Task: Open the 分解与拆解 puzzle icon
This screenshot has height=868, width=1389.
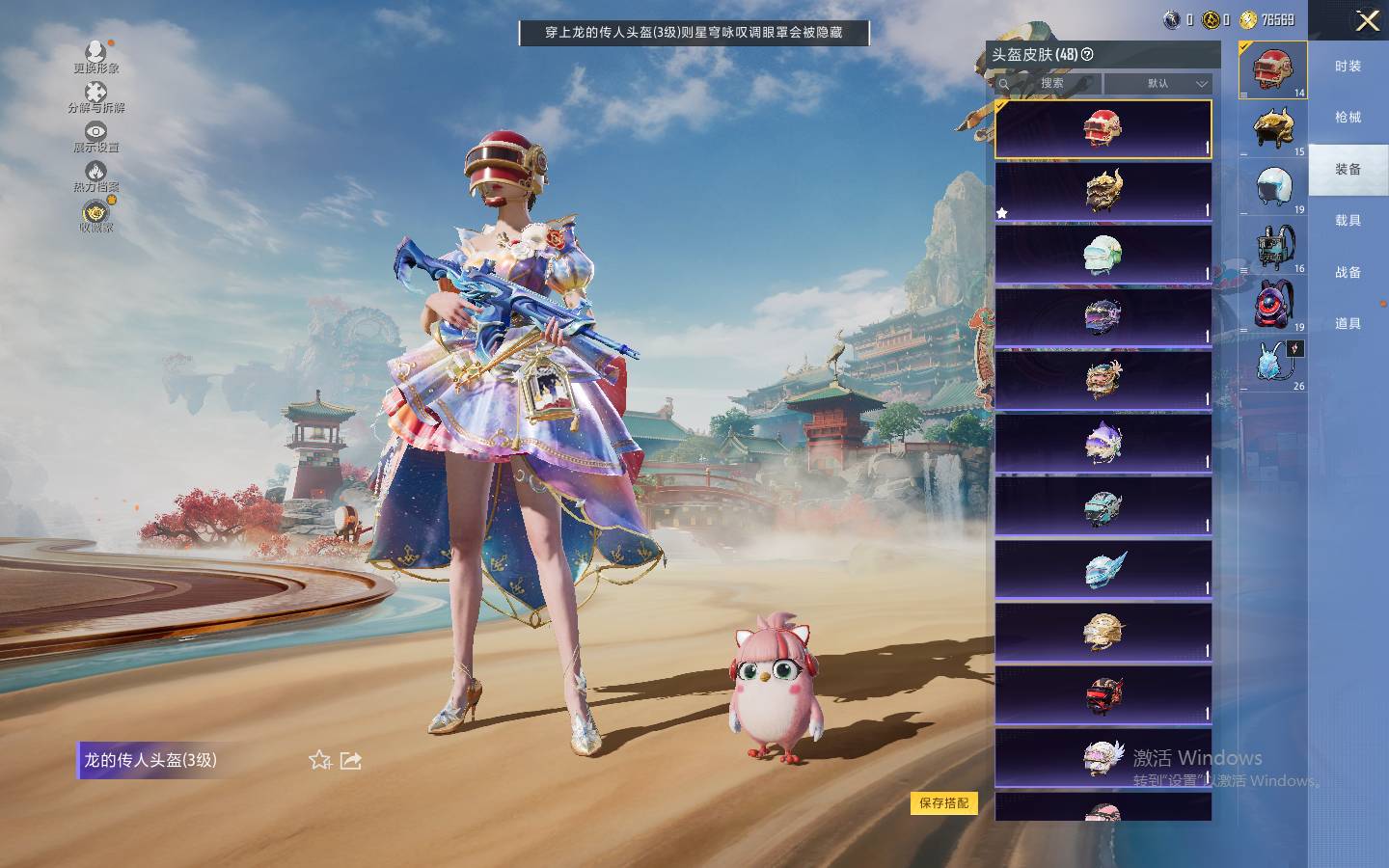Action: coord(95,94)
